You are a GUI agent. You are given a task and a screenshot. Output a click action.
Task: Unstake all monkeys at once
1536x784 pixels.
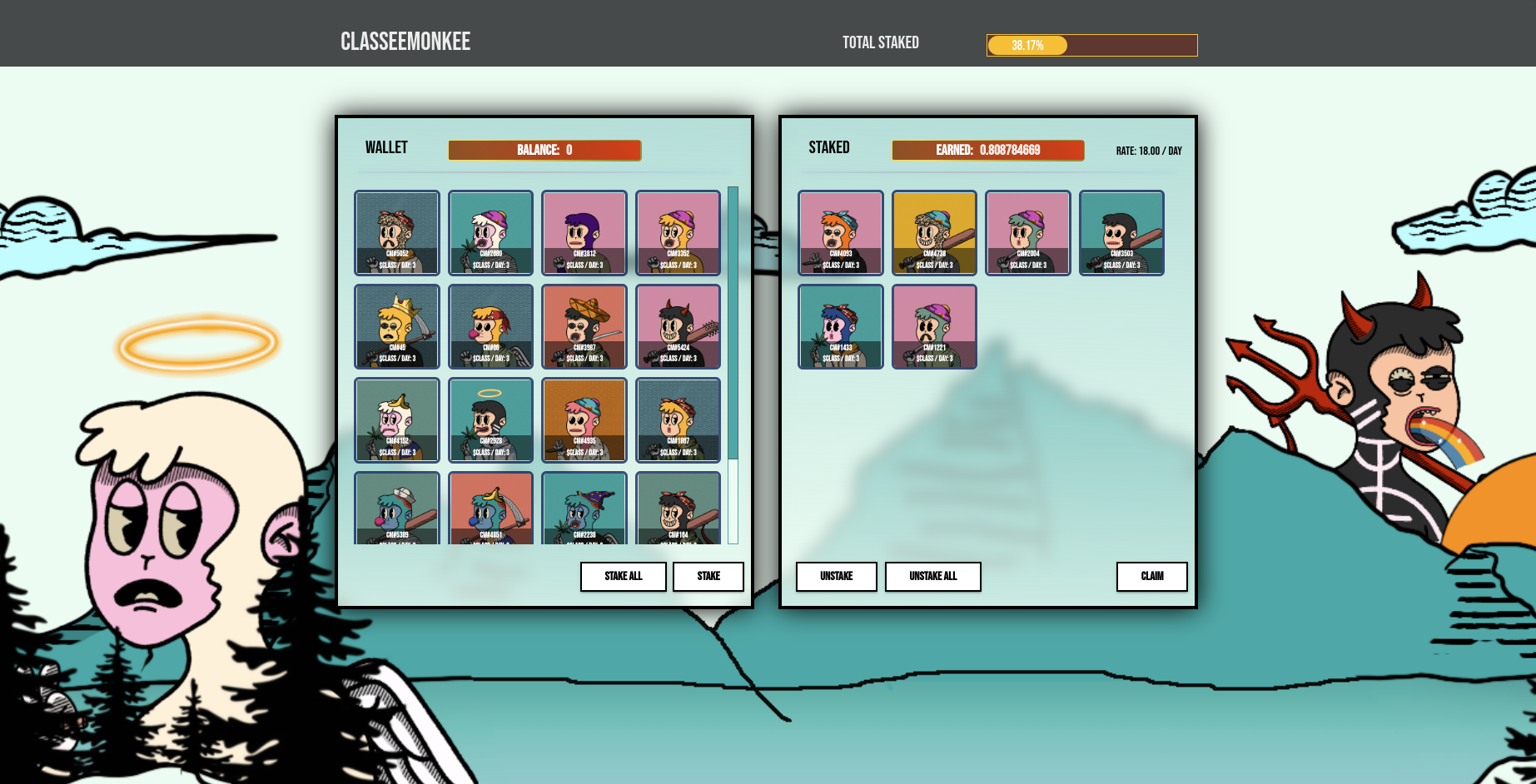pyautogui.click(x=932, y=576)
